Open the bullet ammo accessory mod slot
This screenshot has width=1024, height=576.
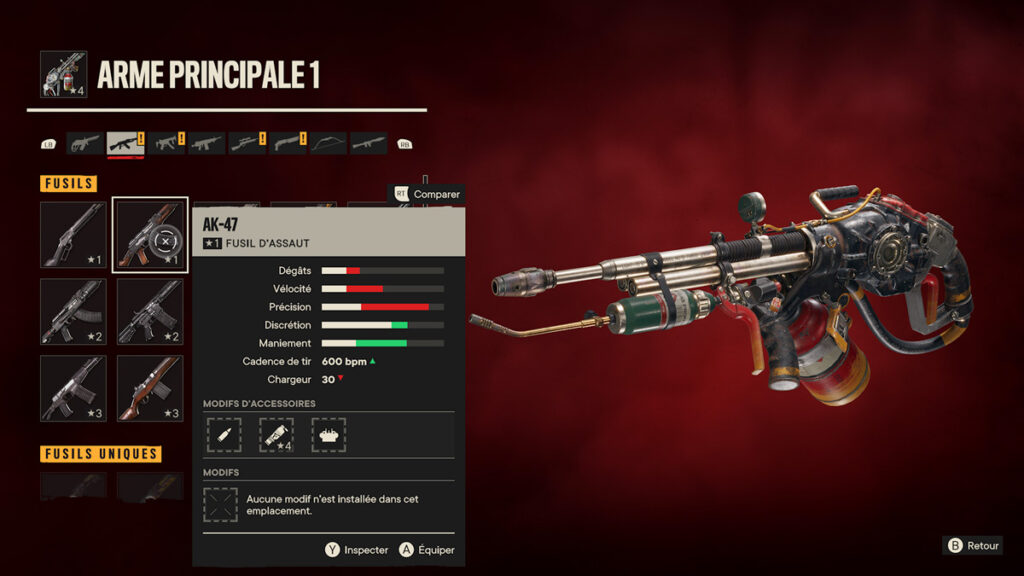(224, 434)
